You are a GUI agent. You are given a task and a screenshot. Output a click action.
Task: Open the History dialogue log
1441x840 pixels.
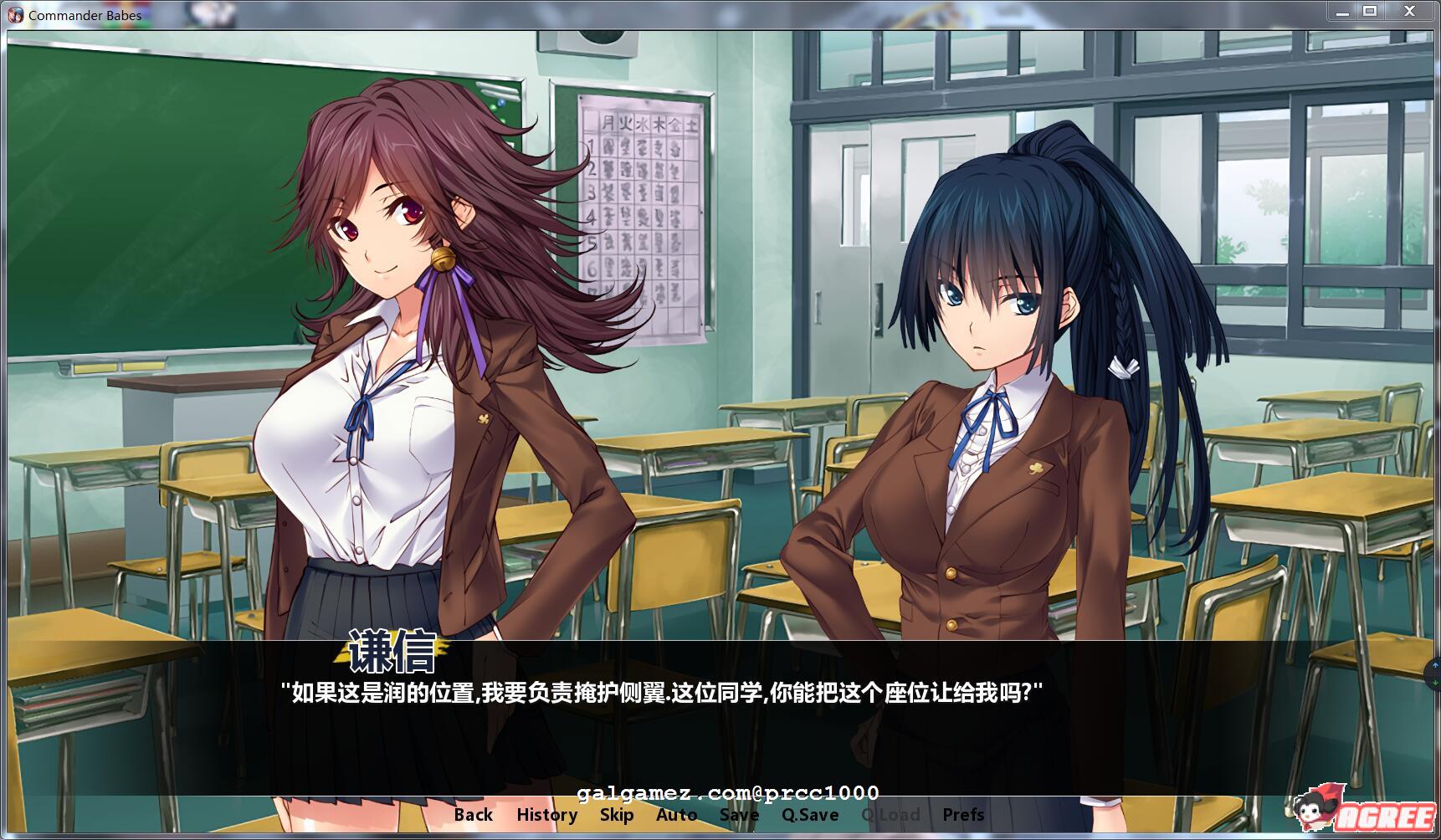[x=547, y=814]
